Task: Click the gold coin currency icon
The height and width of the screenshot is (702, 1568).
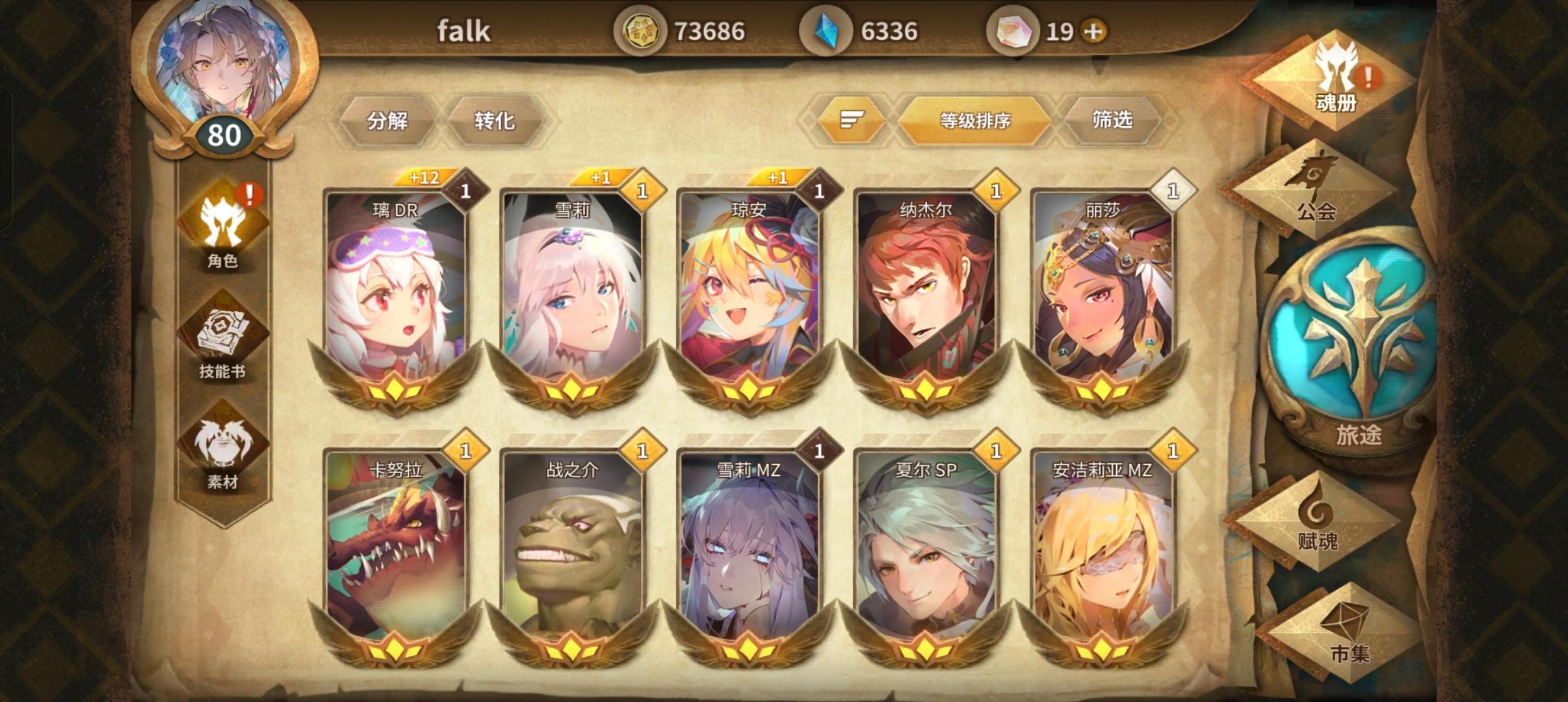Action: point(642,29)
